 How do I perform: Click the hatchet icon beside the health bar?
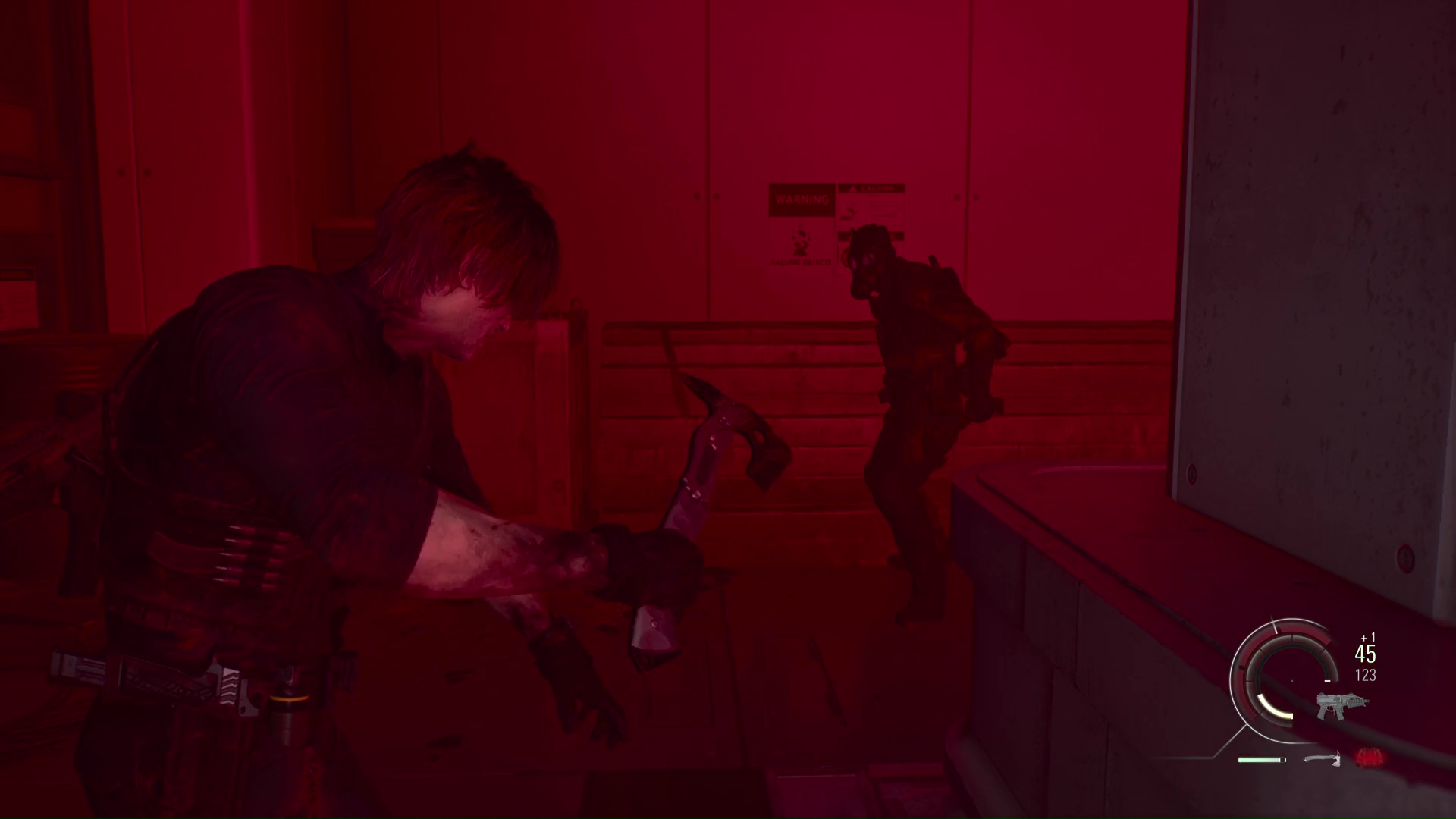[x=1323, y=759]
